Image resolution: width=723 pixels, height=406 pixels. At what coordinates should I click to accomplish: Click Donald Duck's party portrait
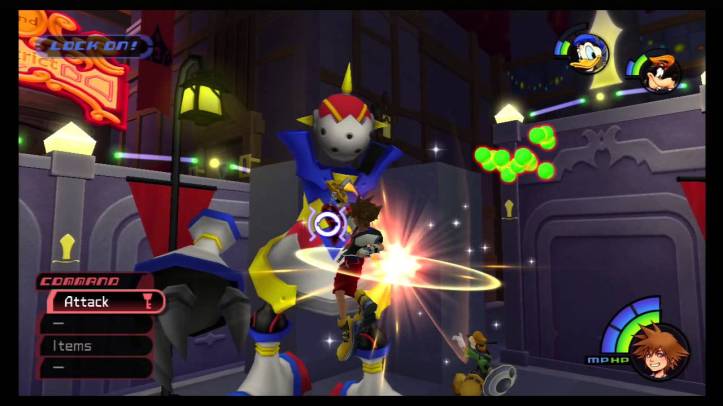(x=588, y=53)
